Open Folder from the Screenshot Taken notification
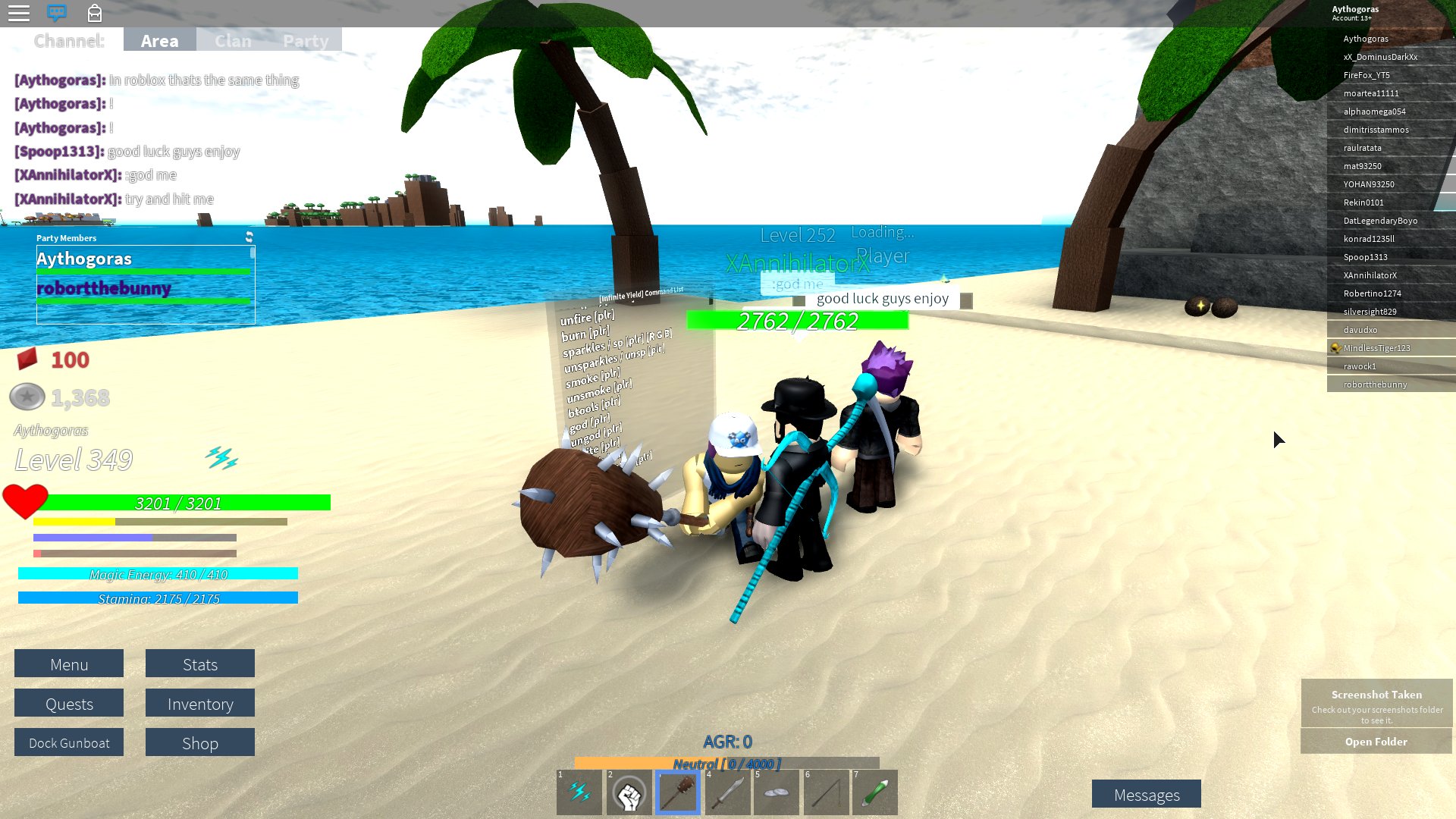This screenshot has width=1456, height=819. click(x=1376, y=742)
